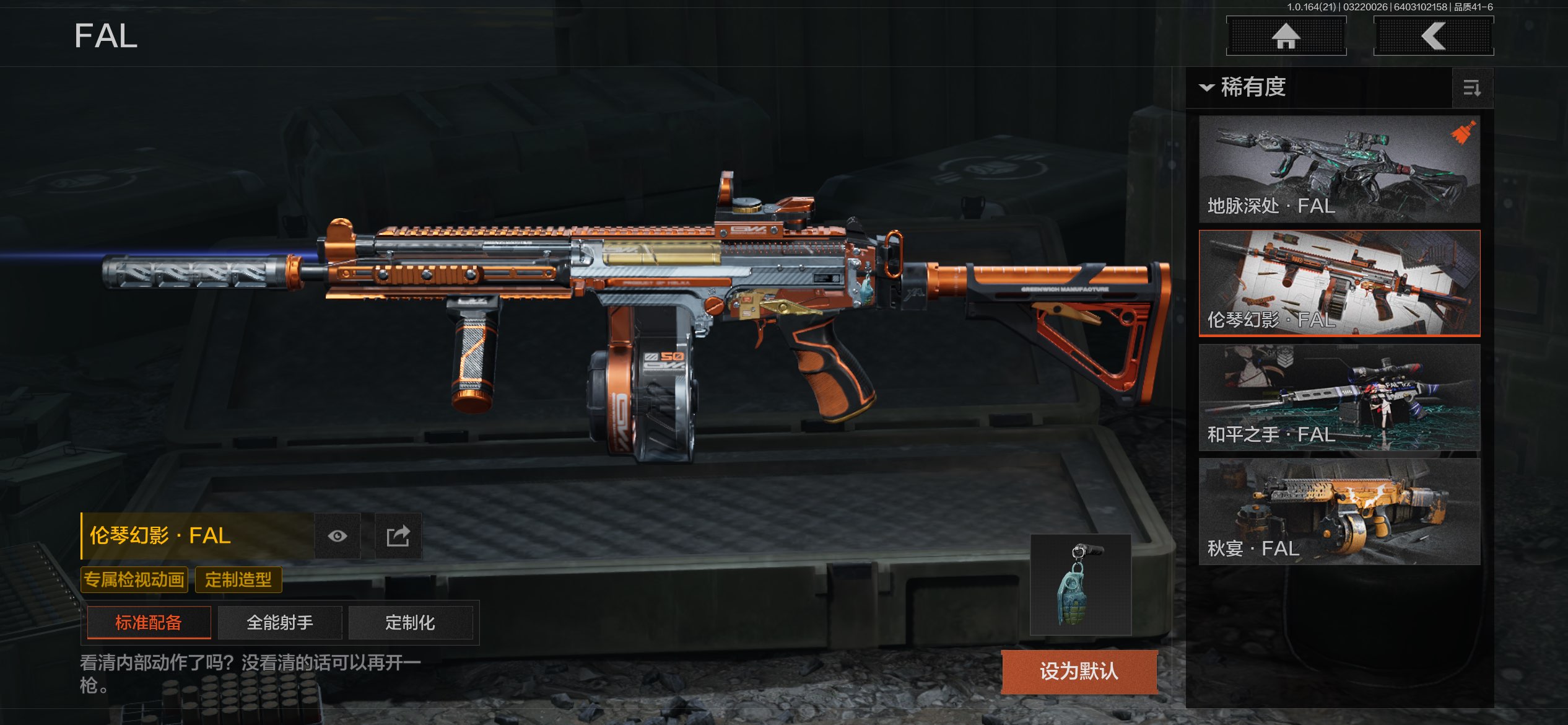This screenshot has height=725, width=1568.
Task: Open the 定制造型 tag
Action: (x=238, y=580)
